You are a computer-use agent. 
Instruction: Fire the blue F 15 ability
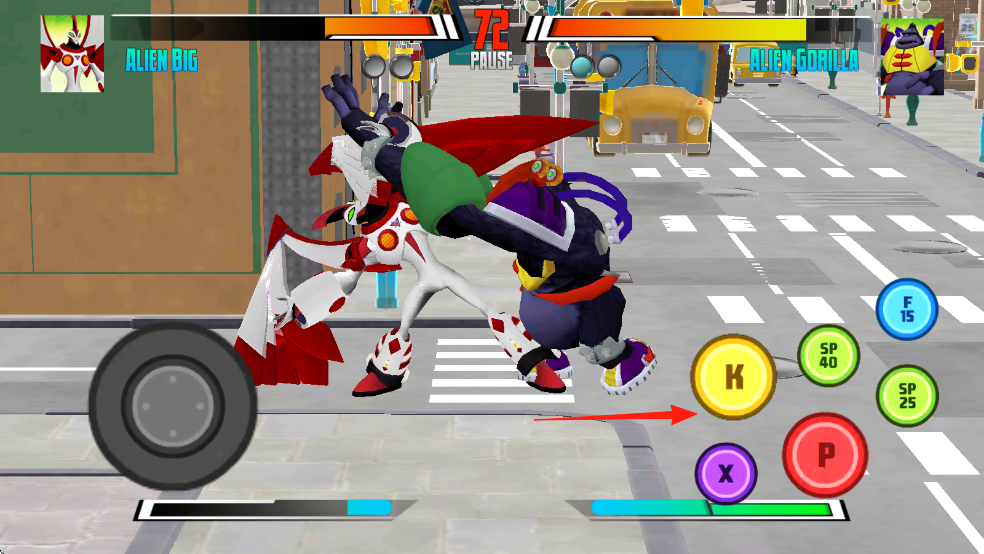pyautogui.click(x=907, y=309)
